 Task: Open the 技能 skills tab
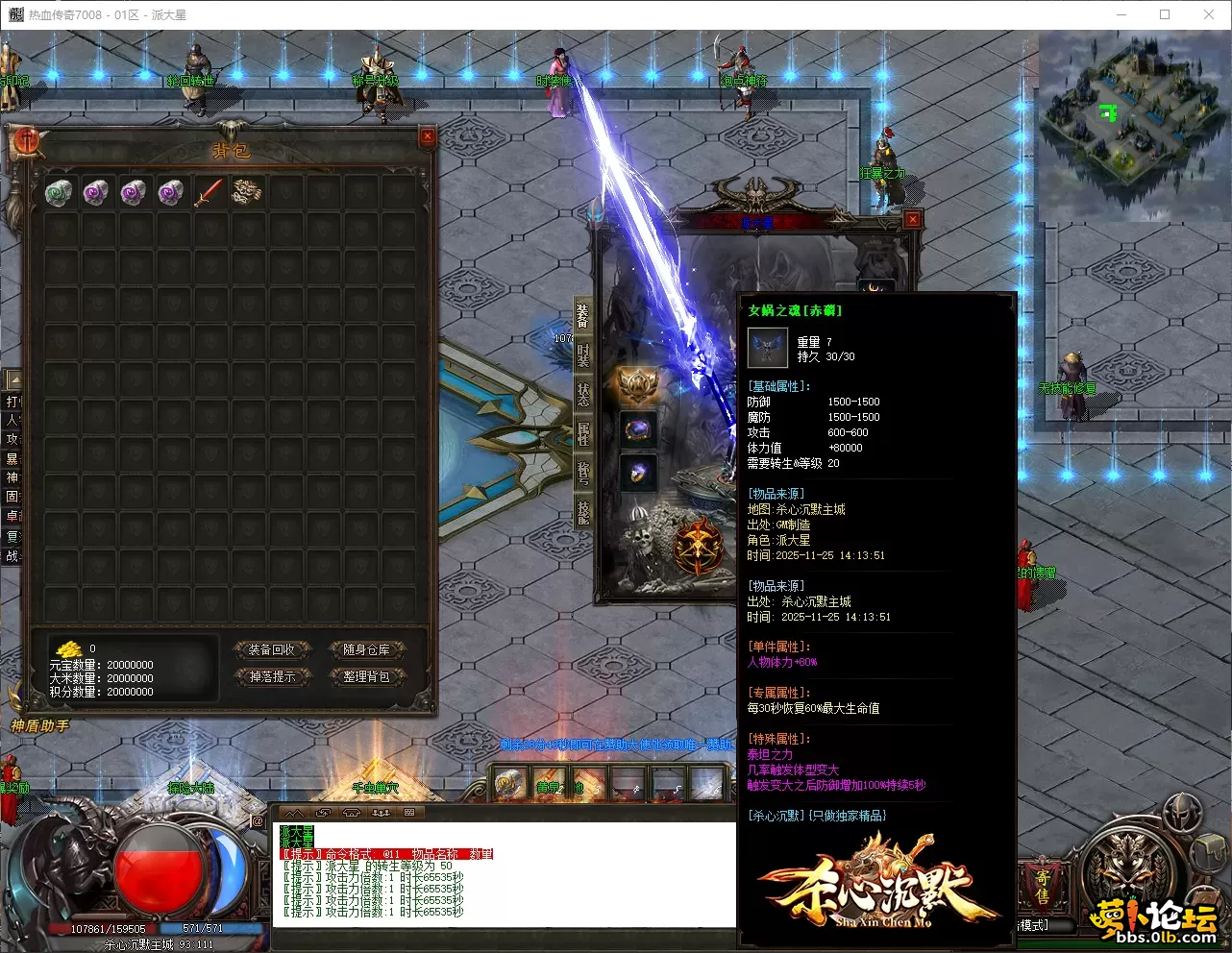[582, 511]
